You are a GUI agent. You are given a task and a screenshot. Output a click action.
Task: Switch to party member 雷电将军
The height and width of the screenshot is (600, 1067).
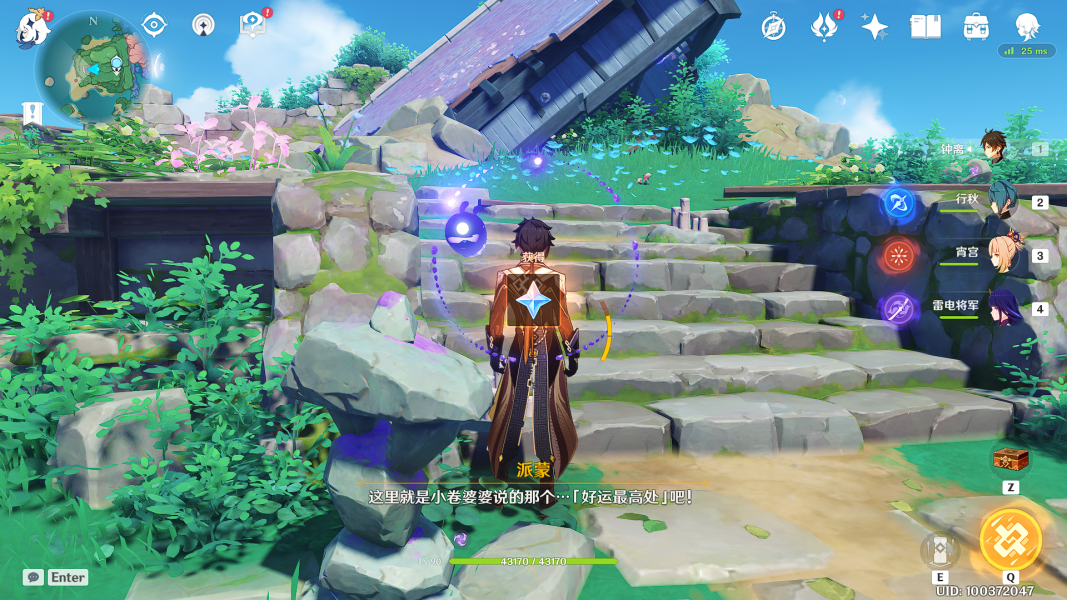pos(1002,307)
